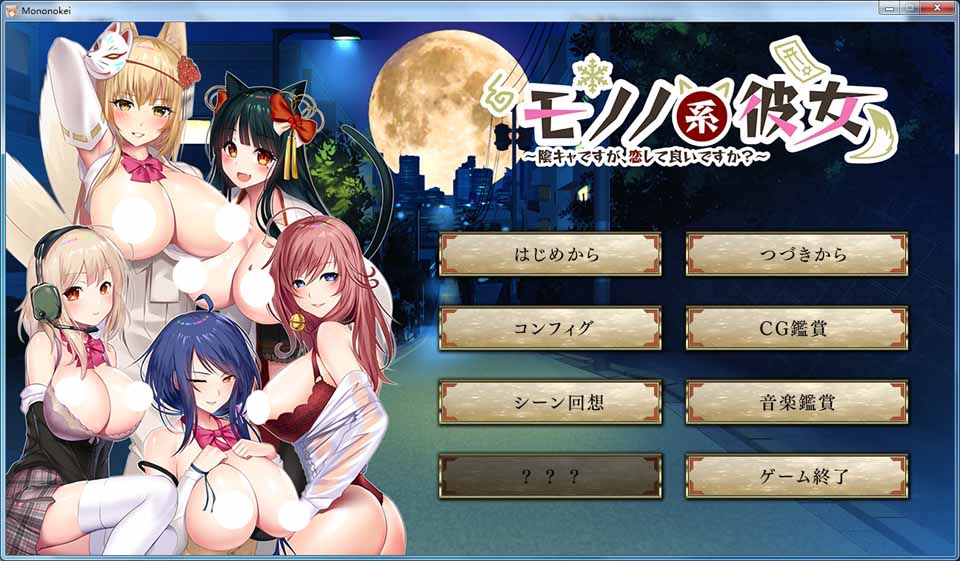Start a new game with はじめから
960x561 pixels.
coord(550,254)
